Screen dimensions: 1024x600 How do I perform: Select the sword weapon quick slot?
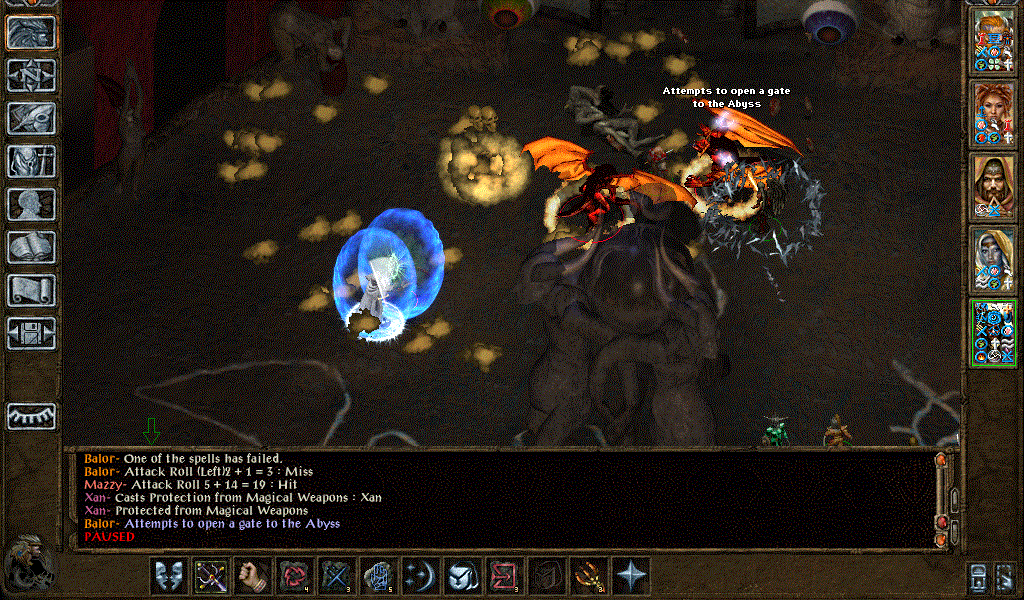coord(211,576)
